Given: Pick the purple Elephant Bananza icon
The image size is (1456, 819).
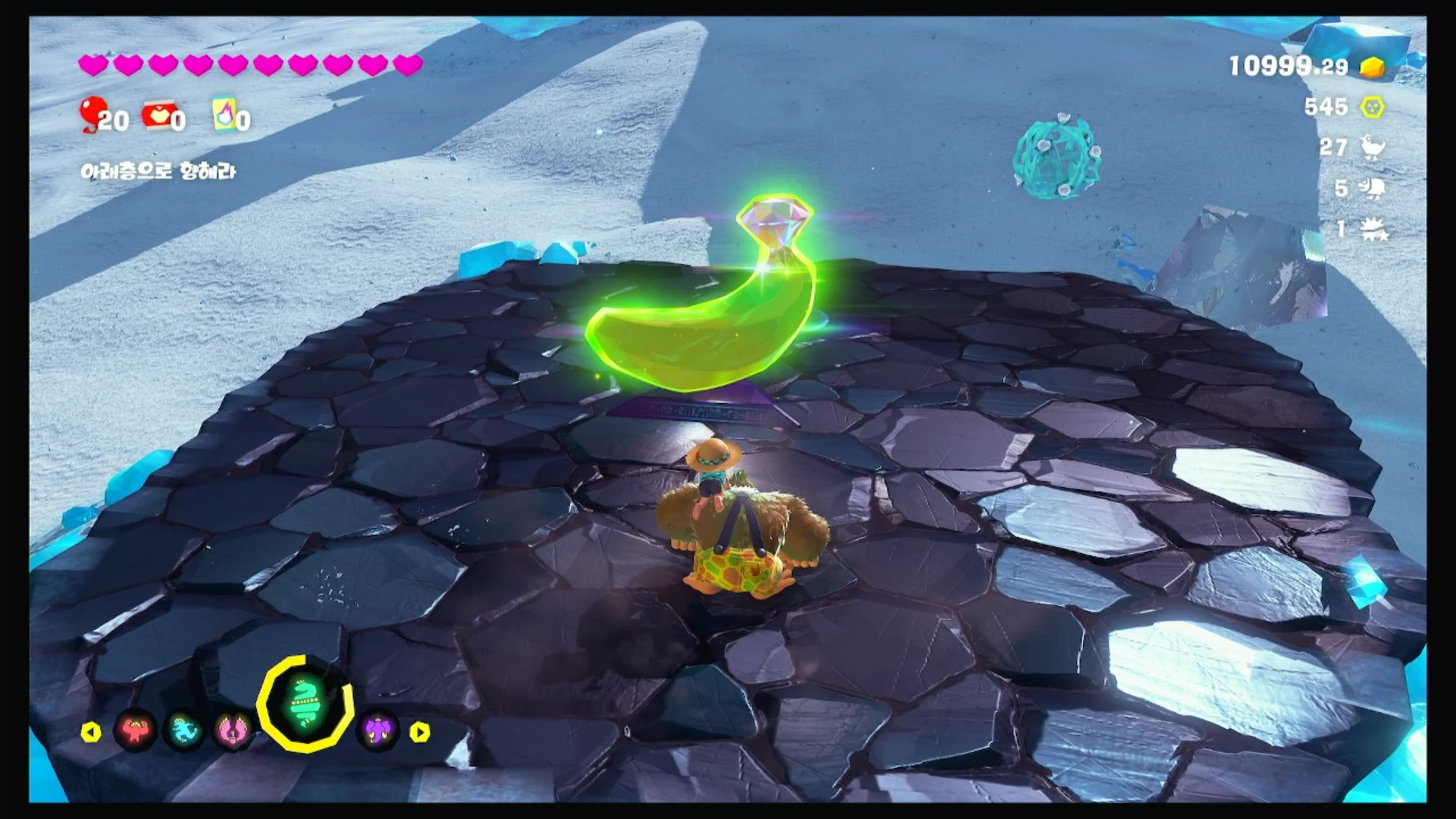Looking at the screenshot, I should 378,731.
